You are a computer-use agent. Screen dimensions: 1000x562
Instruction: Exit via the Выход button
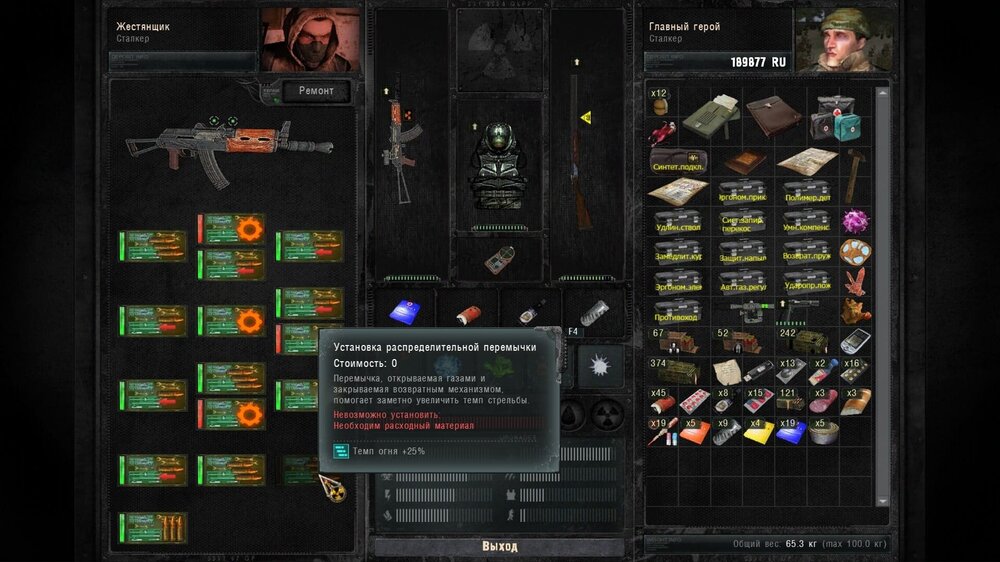click(499, 546)
